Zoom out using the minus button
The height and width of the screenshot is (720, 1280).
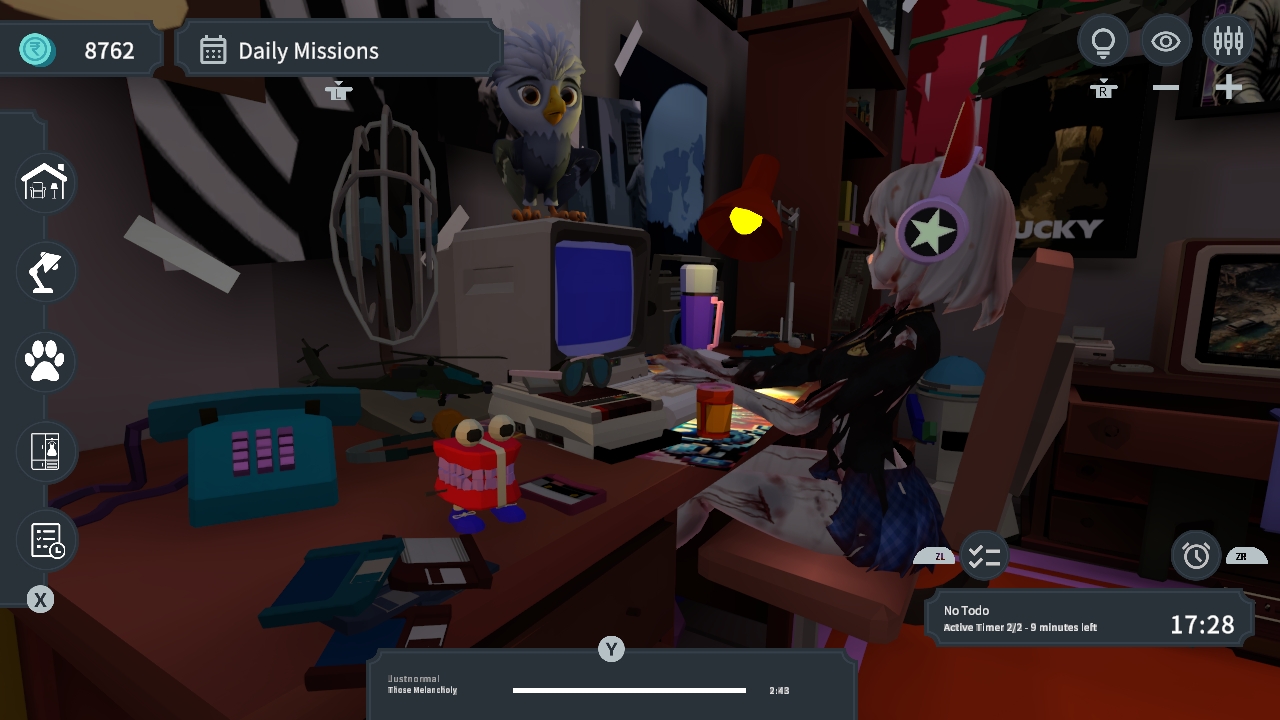click(x=1164, y=87)
